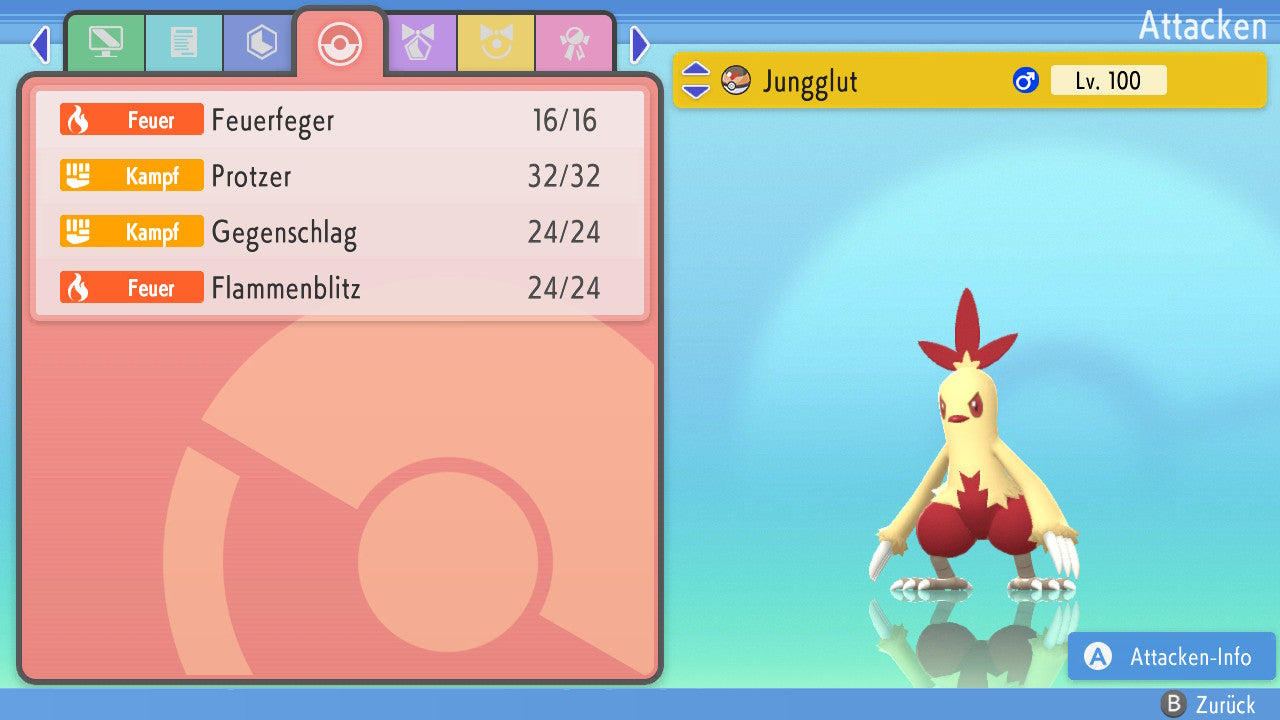Open the teal document notes tab

click(183, 43)
